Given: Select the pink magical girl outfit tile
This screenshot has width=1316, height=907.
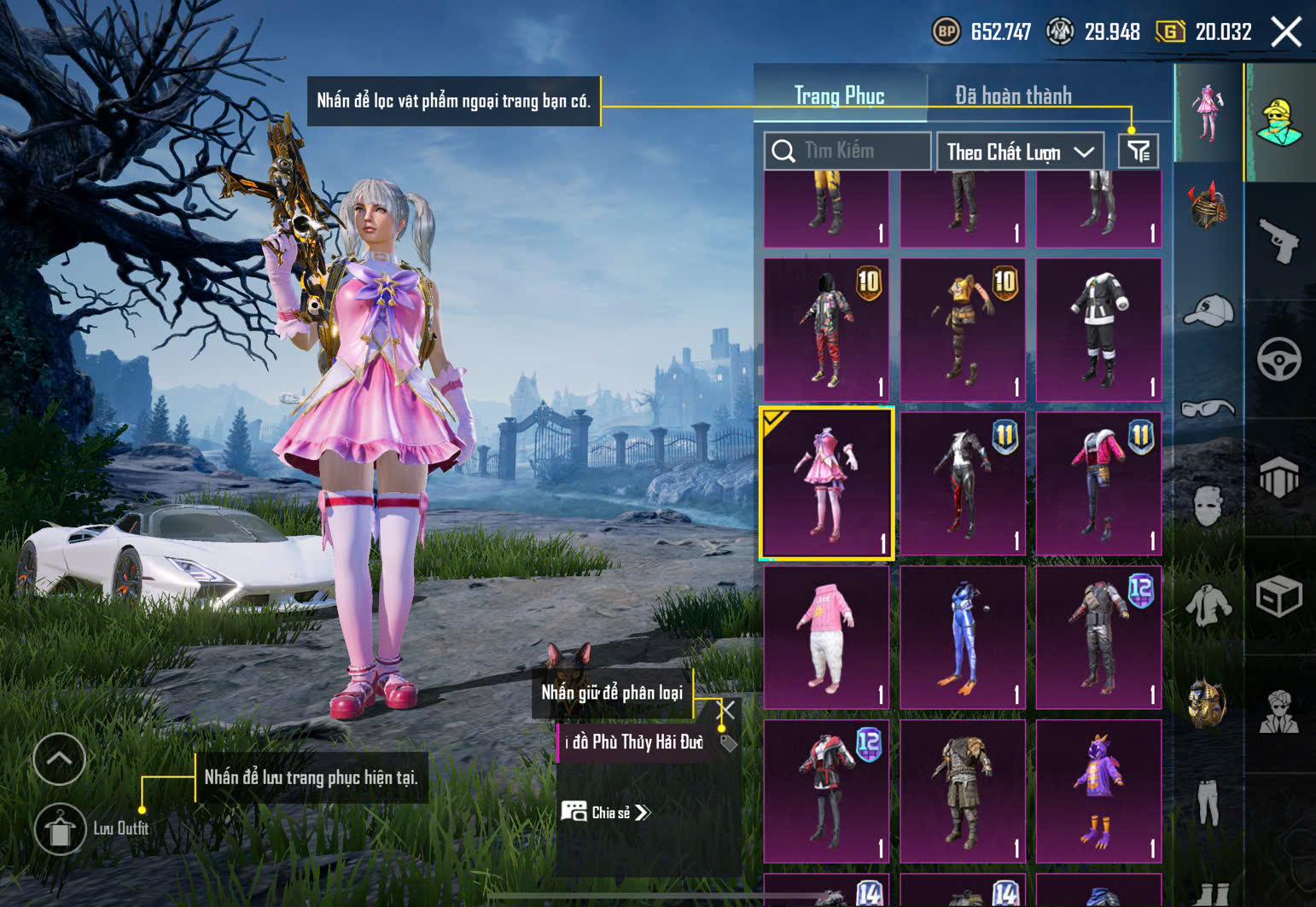Looking at the screenshot, I should (x=826, y=483).
